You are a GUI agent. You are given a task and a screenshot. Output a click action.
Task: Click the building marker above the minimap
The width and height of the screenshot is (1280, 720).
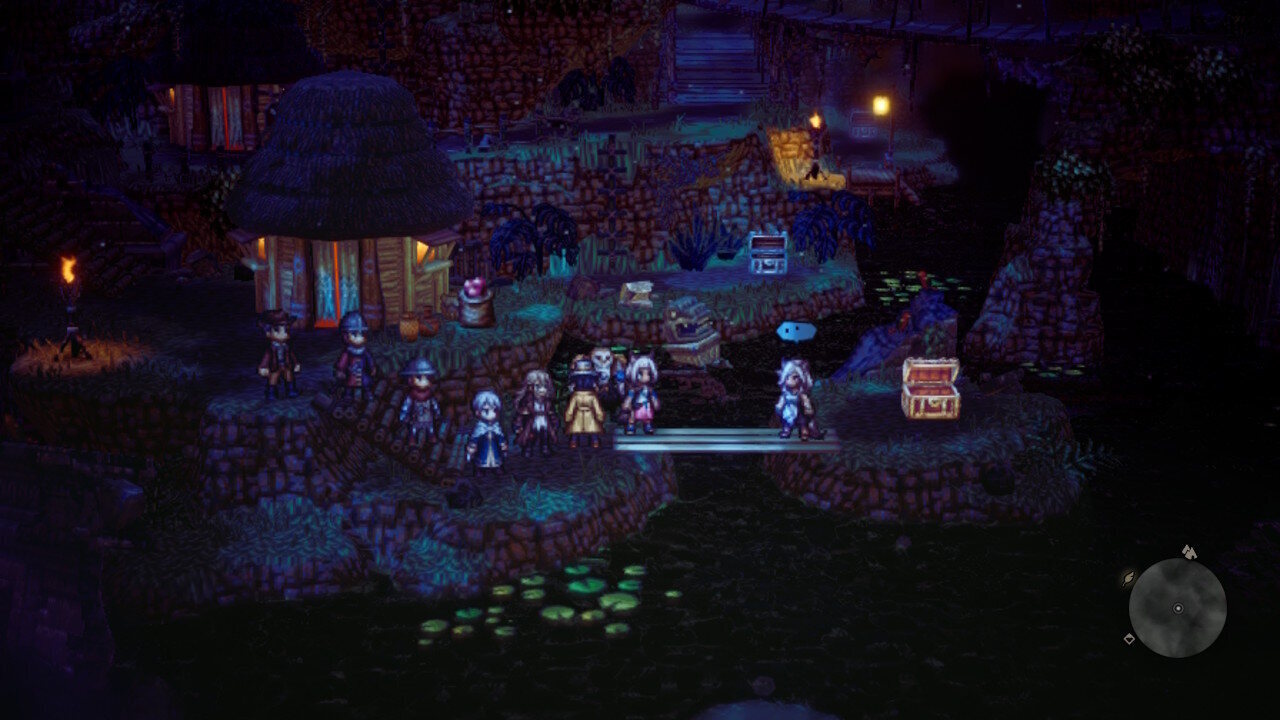(1190, 552)
